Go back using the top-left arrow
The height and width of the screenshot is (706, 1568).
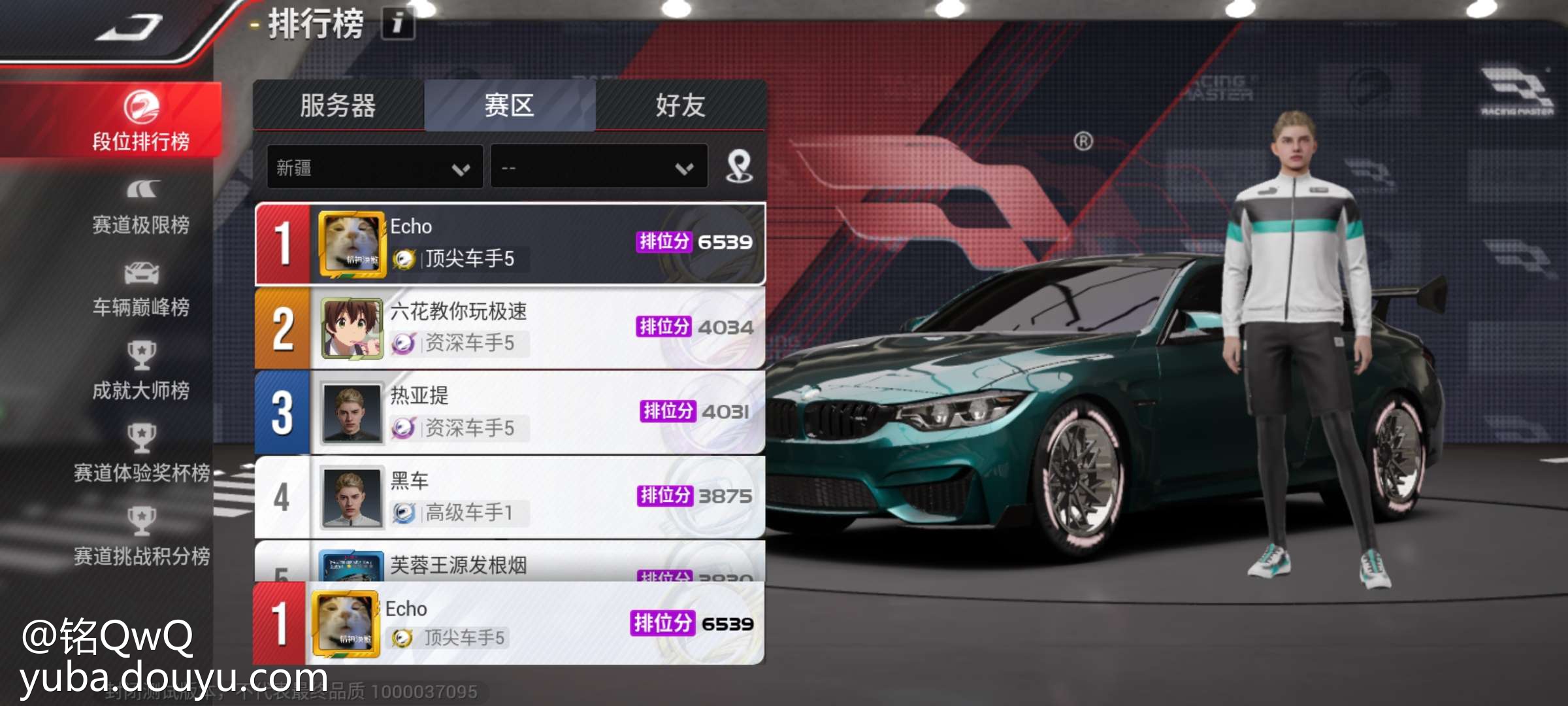click(129, 27)
